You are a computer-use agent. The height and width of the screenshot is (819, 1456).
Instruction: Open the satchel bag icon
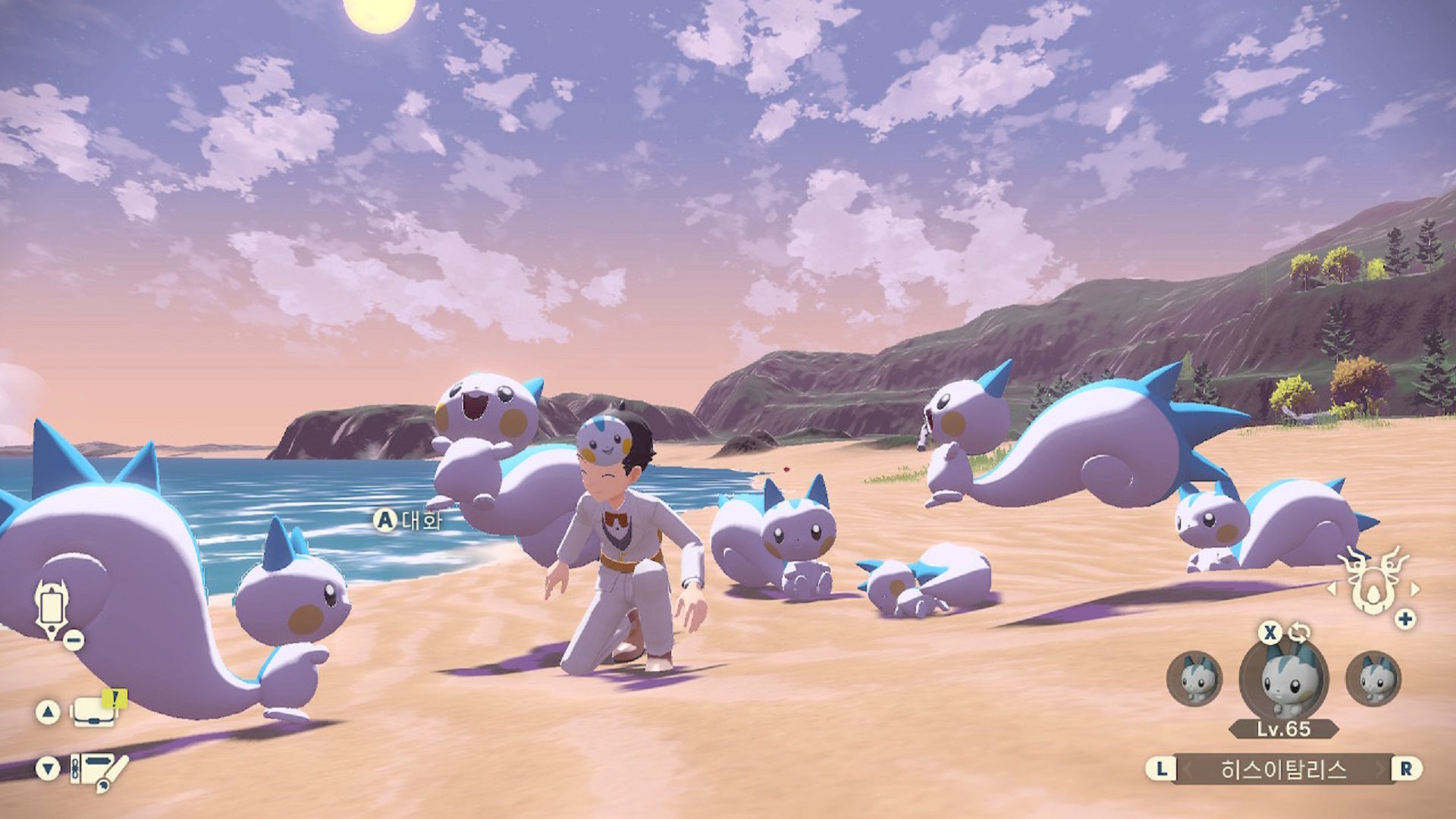tap(95, 714)
